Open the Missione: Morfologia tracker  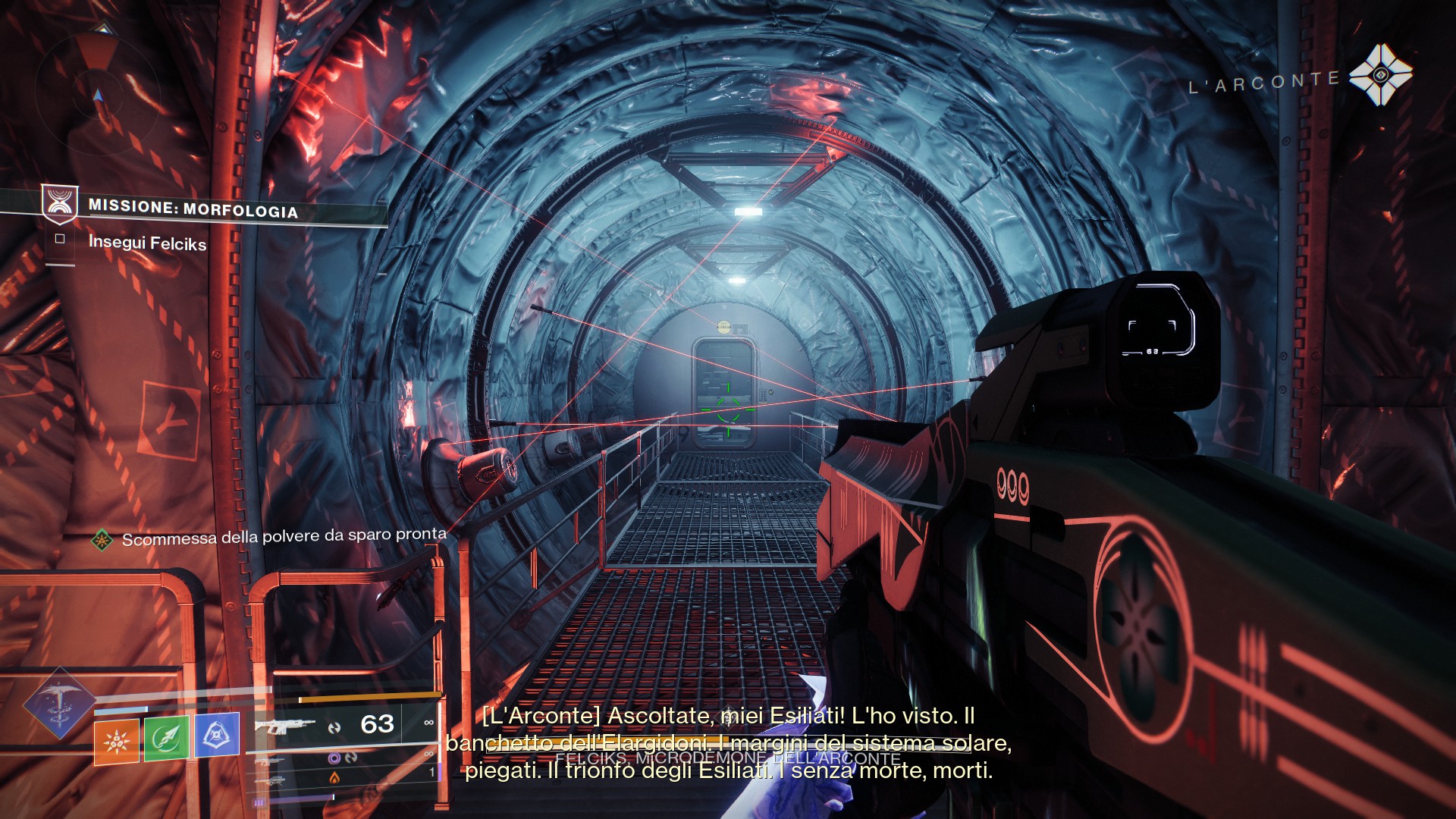[193, 208]
